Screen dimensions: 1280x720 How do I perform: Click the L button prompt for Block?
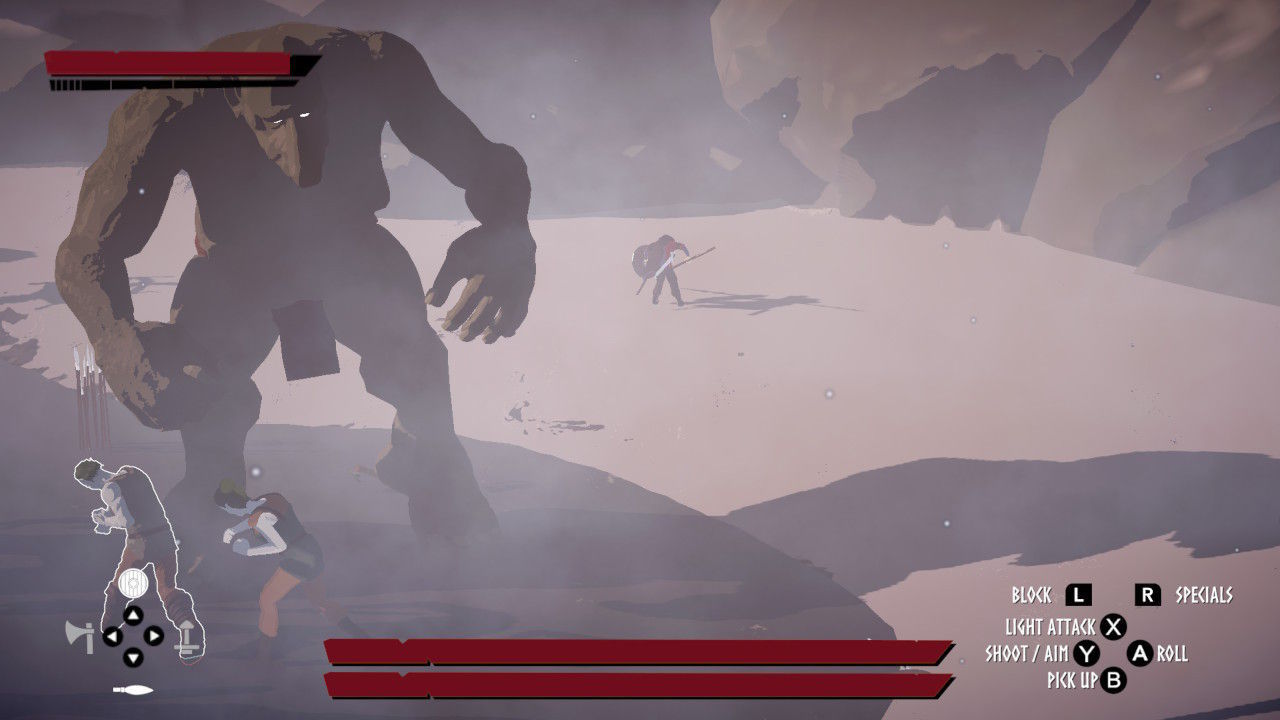point(1078,594)
